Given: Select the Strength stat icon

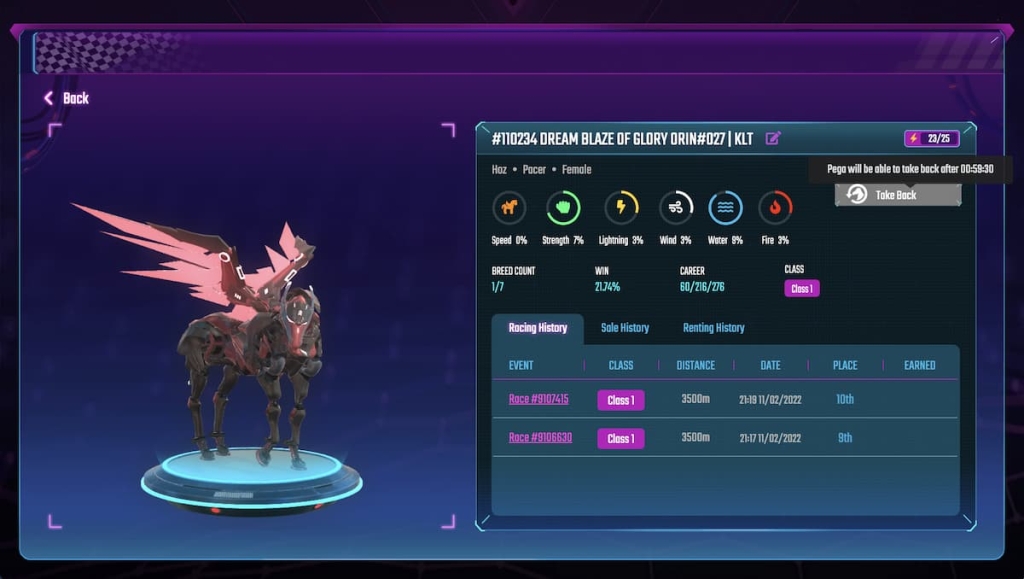Looking at the screenshot, I should pos(564,208).
